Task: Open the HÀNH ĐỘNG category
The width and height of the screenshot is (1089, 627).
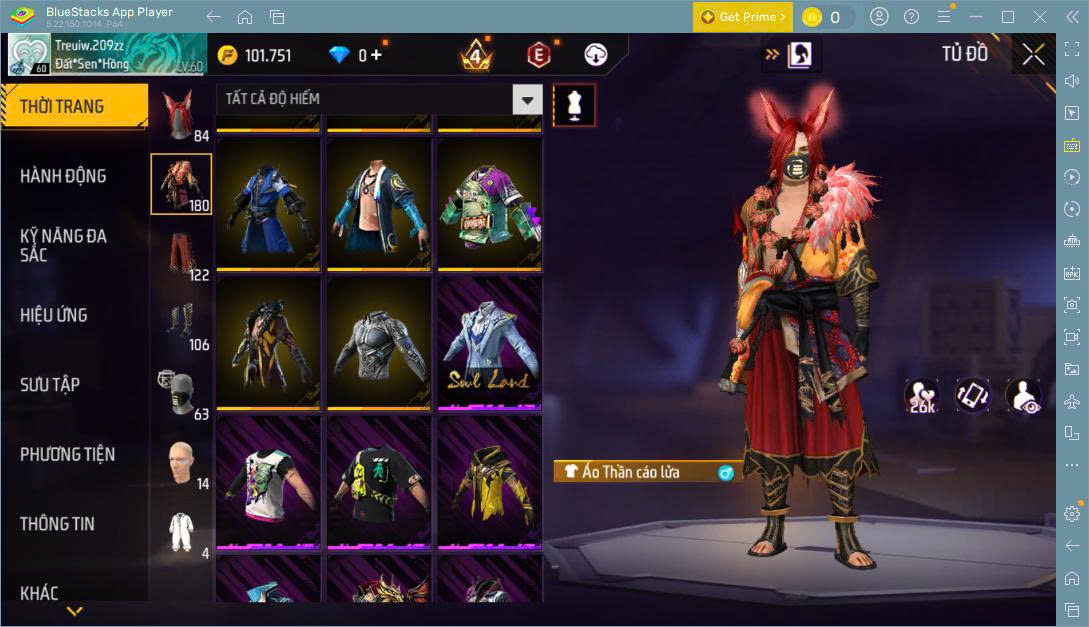Action: [63, 176]
